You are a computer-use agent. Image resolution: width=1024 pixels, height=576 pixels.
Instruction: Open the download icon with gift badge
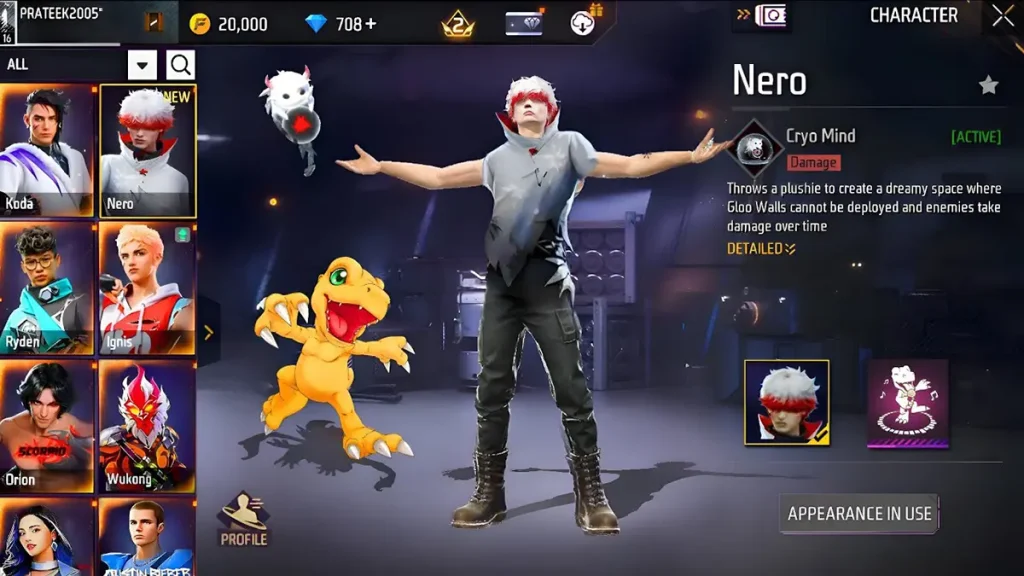(x=584, y=22)
